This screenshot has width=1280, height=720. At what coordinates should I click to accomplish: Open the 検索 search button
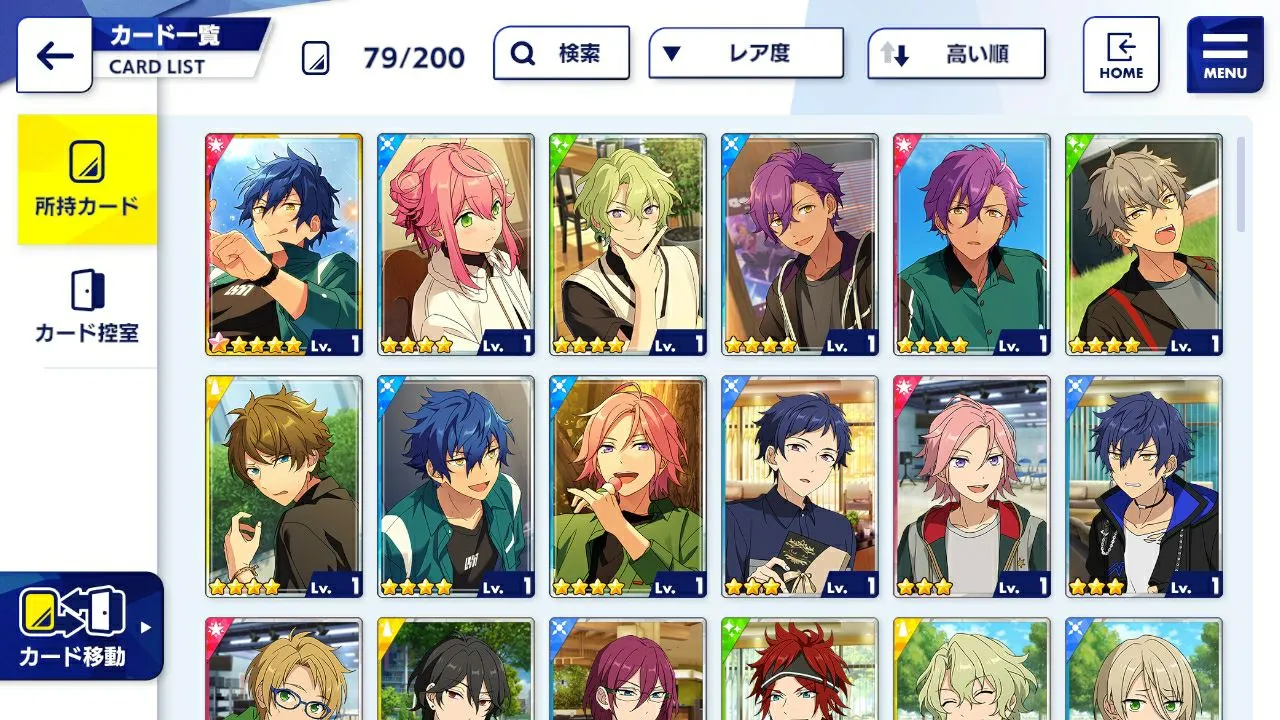[561, 53]
